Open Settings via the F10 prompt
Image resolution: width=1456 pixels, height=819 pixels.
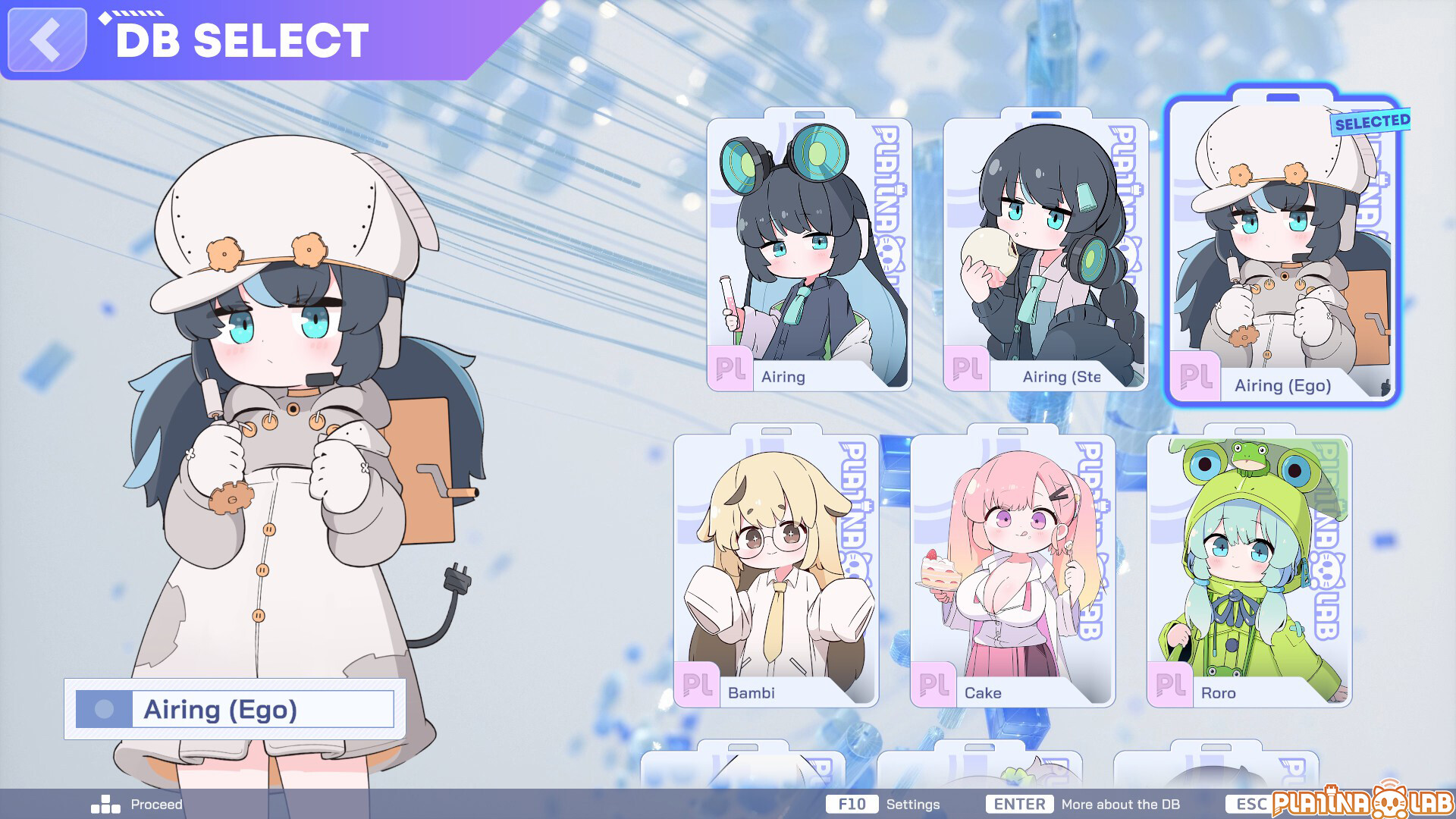click(x=852, y=803)
